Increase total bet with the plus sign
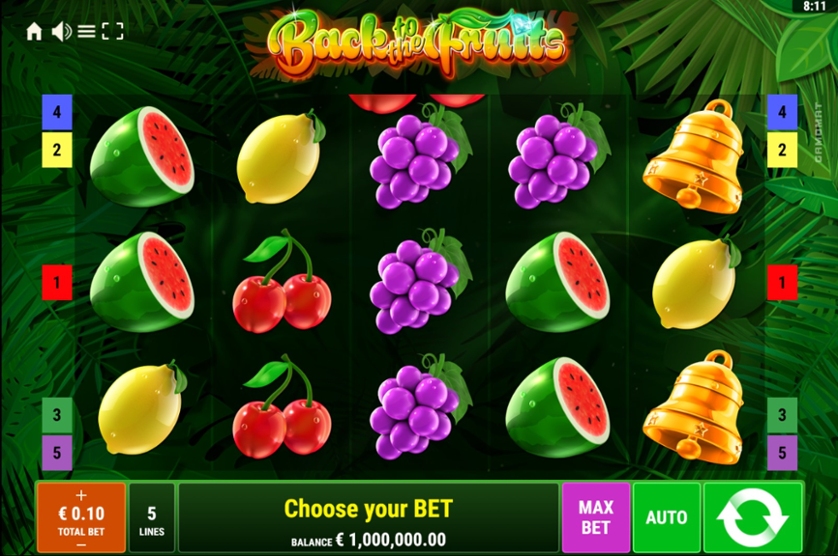This screenshot has height=556, width=838. (x=81, y=495)
